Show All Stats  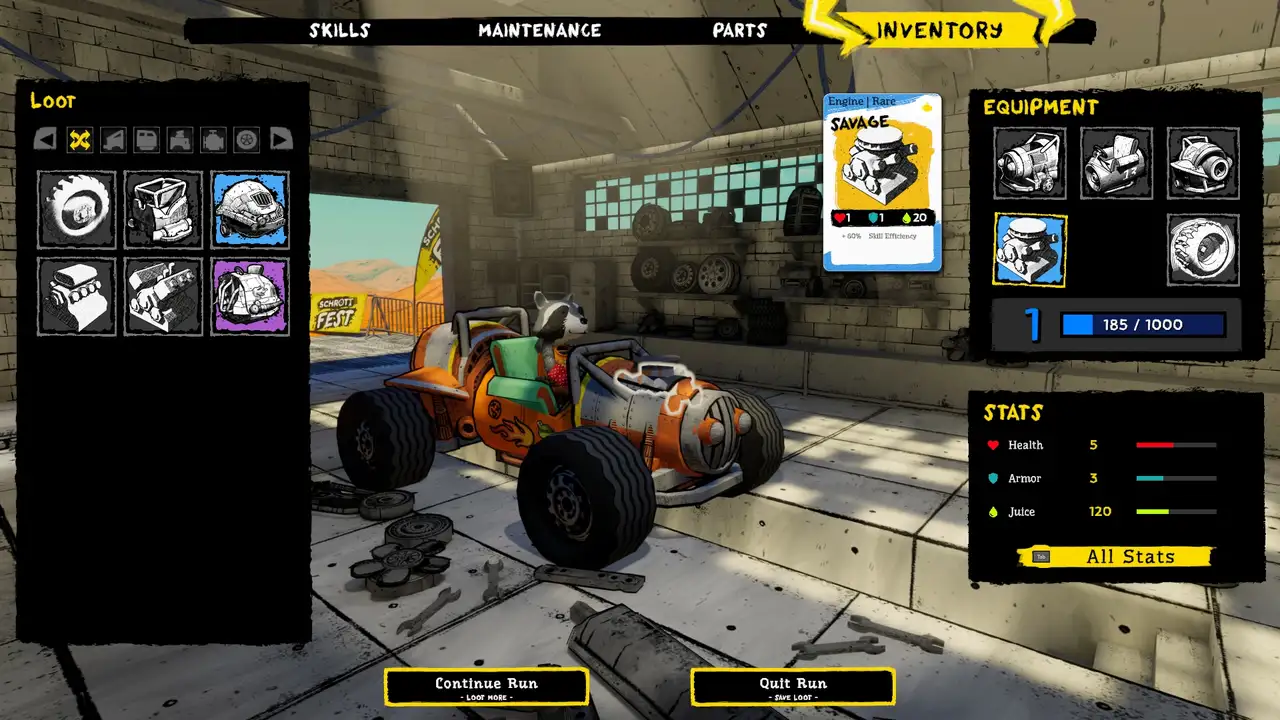coord(1116,557)
